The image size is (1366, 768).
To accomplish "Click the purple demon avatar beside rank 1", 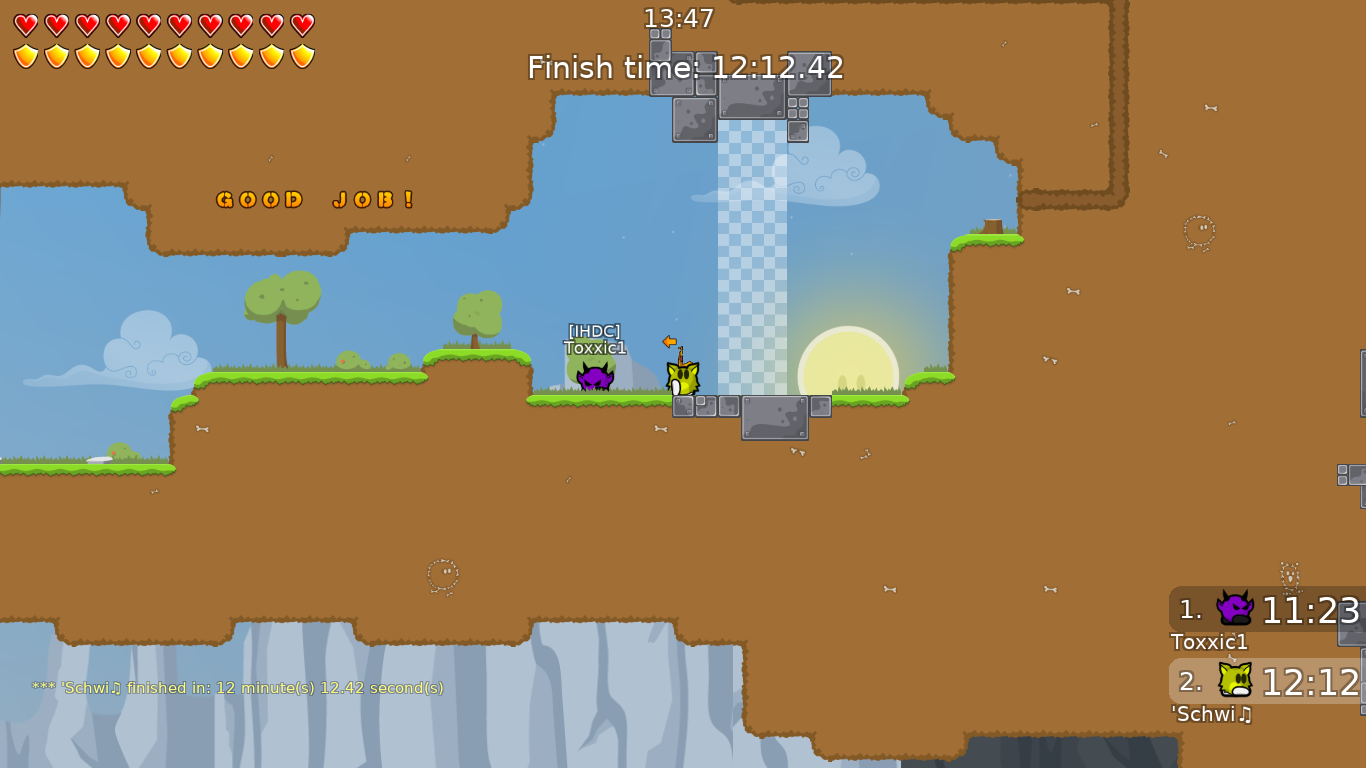I will [x=1234, y=608].
